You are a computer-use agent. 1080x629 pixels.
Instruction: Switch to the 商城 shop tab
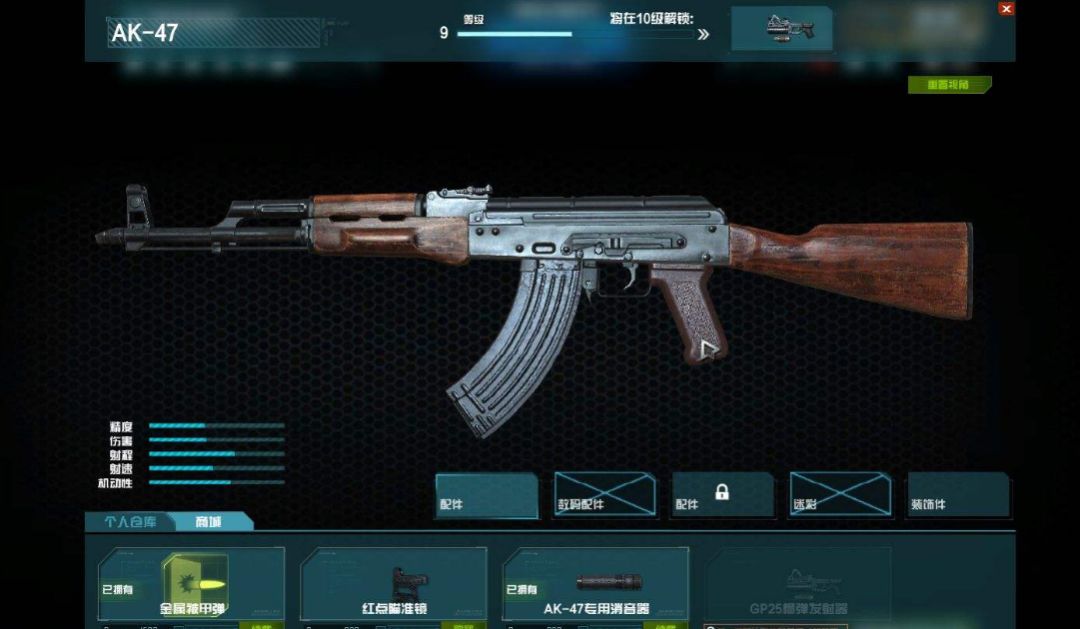click(x=209, y=522)
